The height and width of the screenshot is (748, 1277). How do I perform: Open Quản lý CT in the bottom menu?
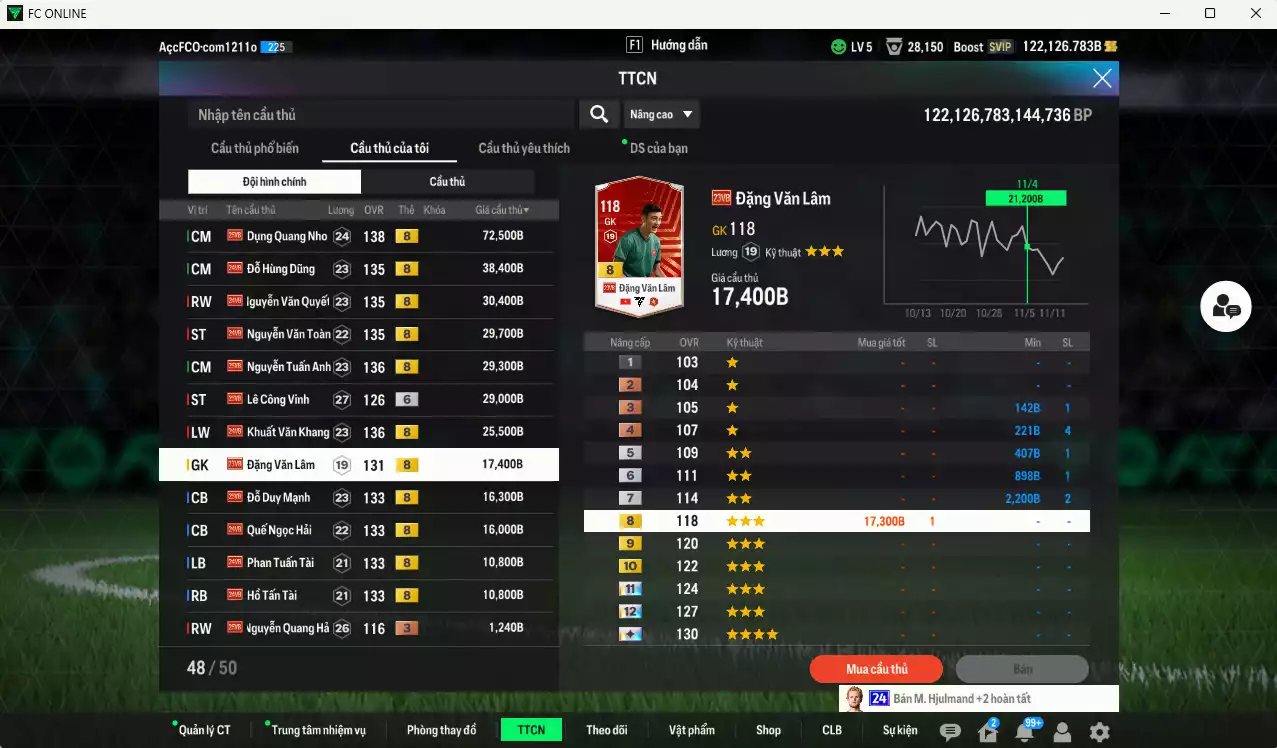click(204, 730)
